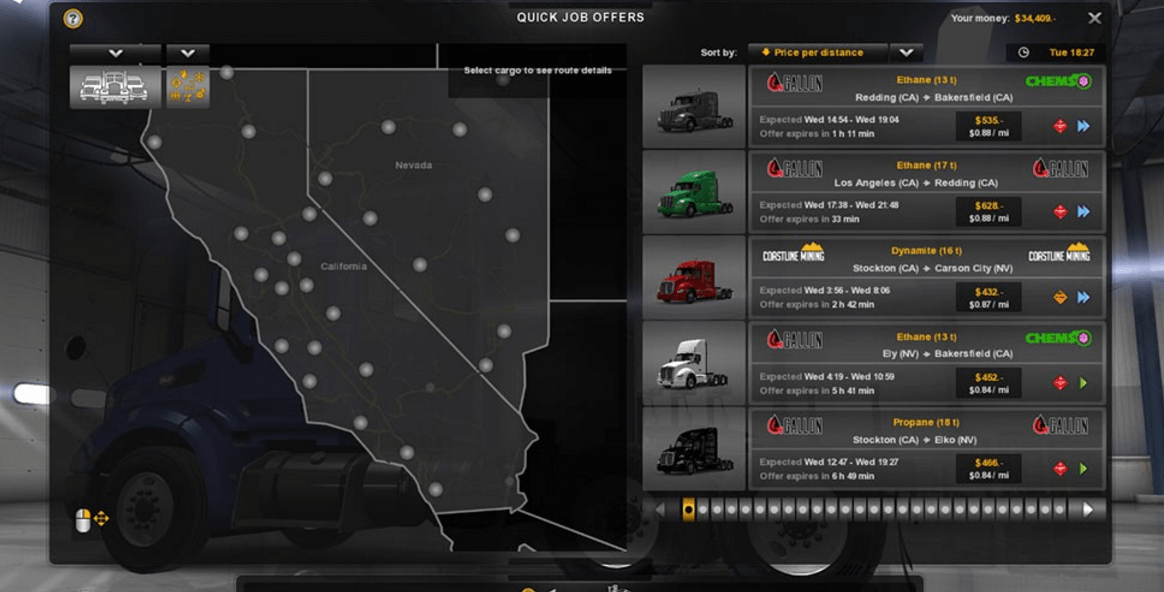The width and height of the screenshot is (1164, 592).
Task: Go to the next page of job offers
Action: pyautogui.click(x=1089, y=509)
